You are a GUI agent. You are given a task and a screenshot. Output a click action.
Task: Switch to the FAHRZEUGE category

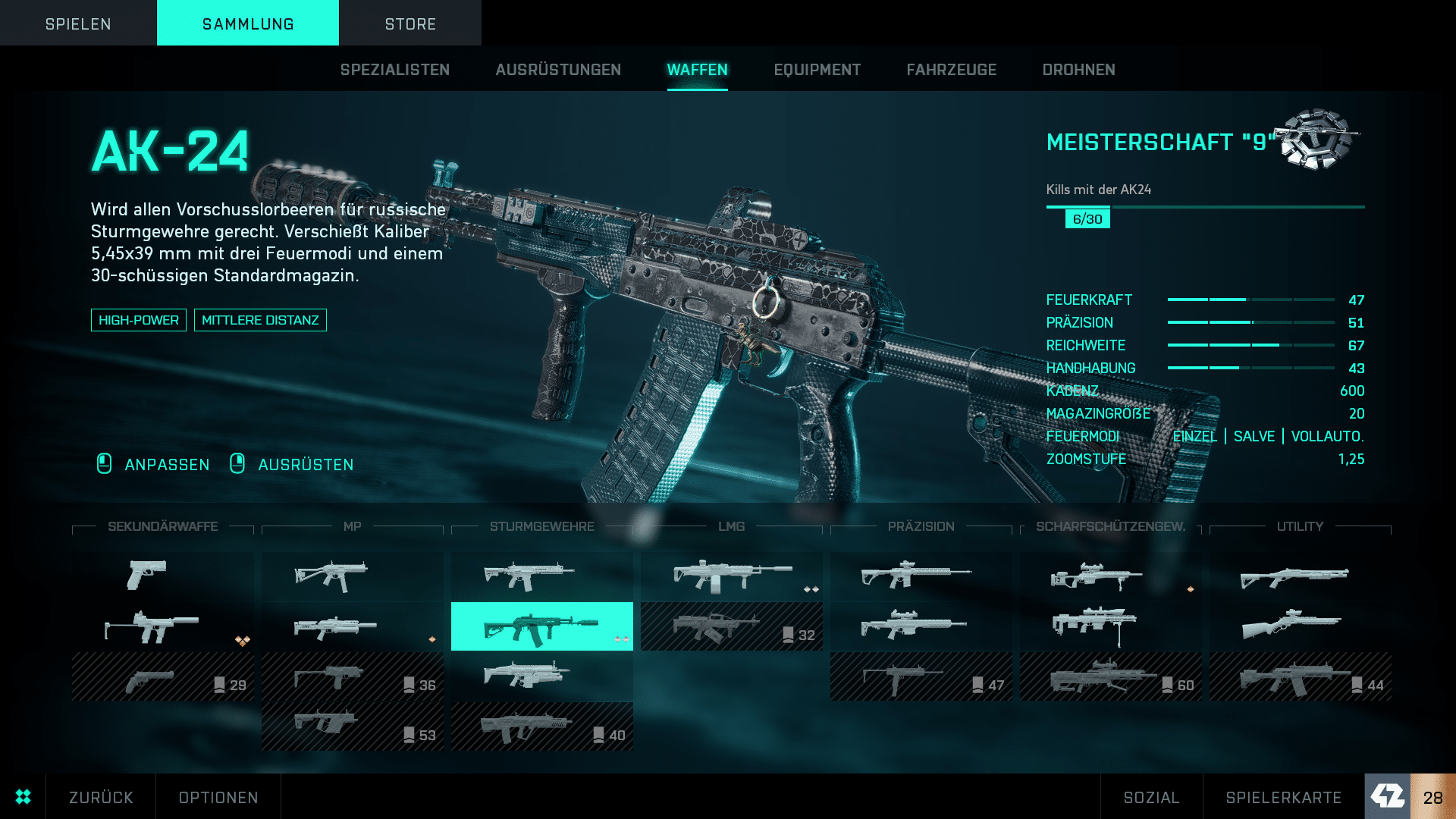[x=951, y=70]
